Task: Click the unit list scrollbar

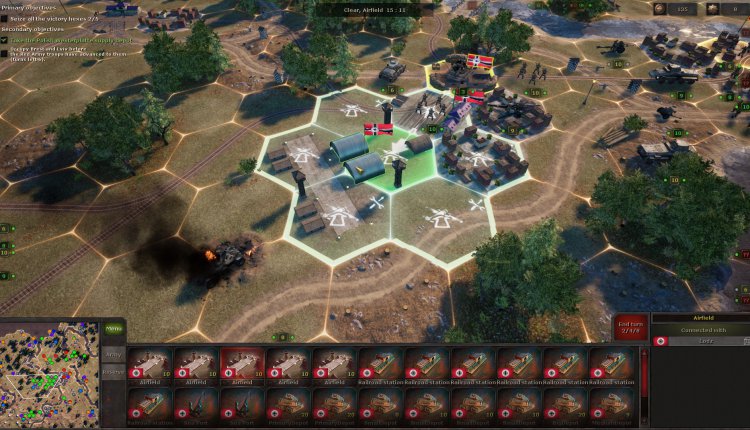Action: point(644,385)
